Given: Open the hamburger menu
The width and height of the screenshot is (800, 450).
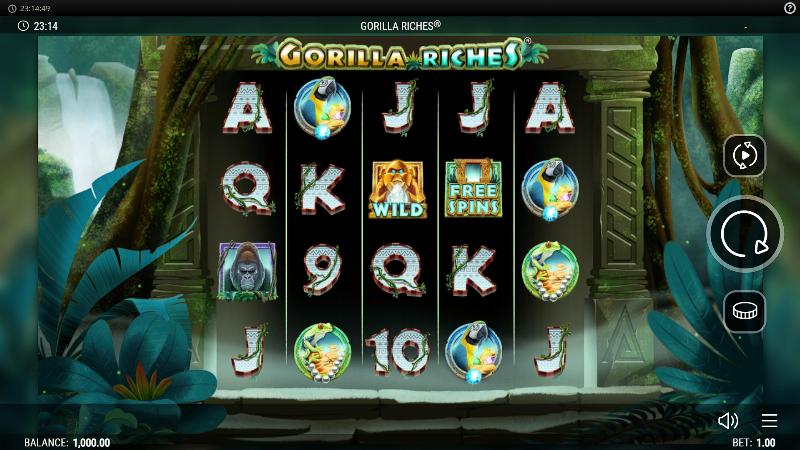Looking at the screenshot, I should click(x=769, y=421).
